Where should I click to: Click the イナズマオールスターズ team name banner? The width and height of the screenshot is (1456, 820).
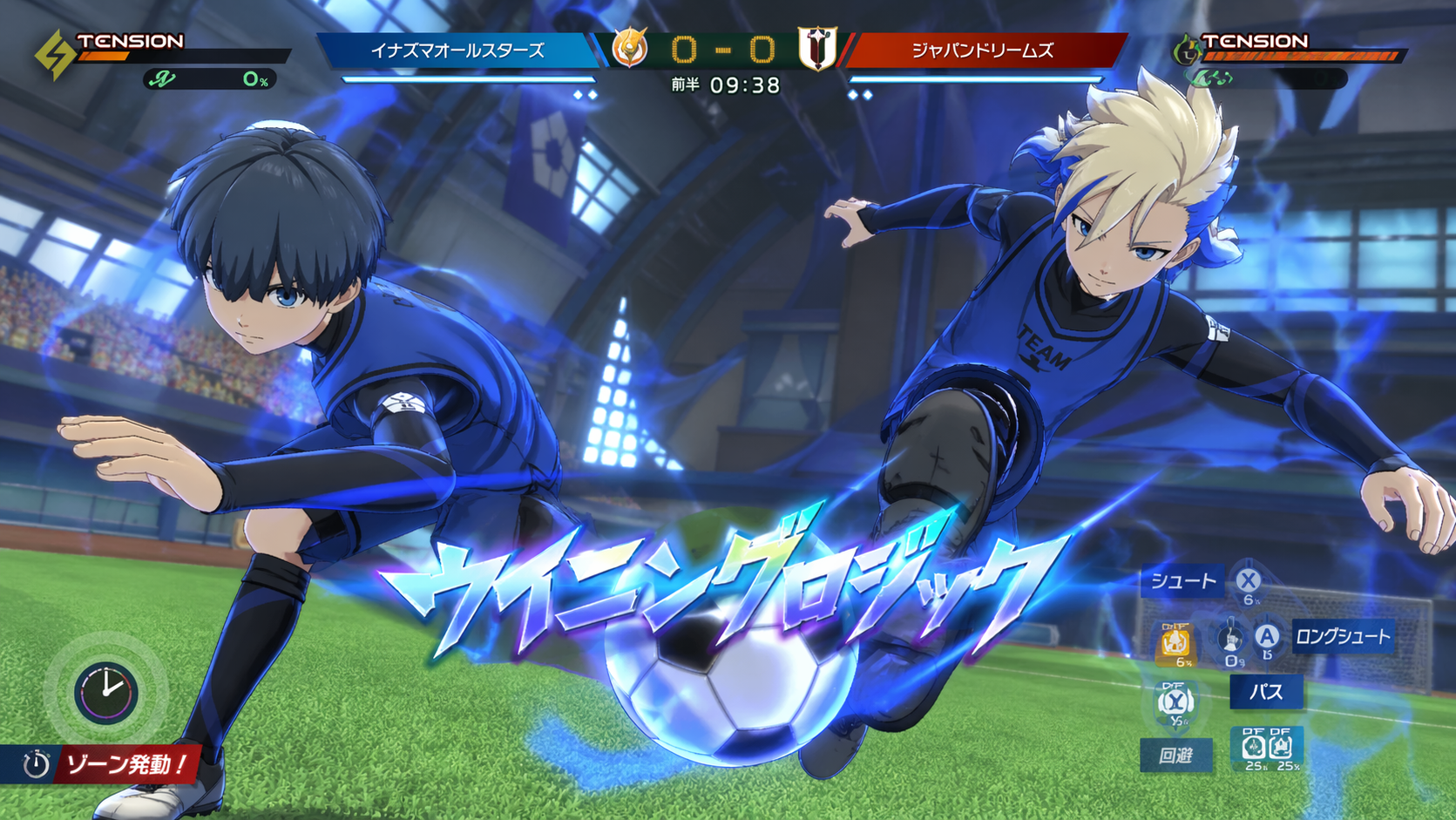[457, 51]
